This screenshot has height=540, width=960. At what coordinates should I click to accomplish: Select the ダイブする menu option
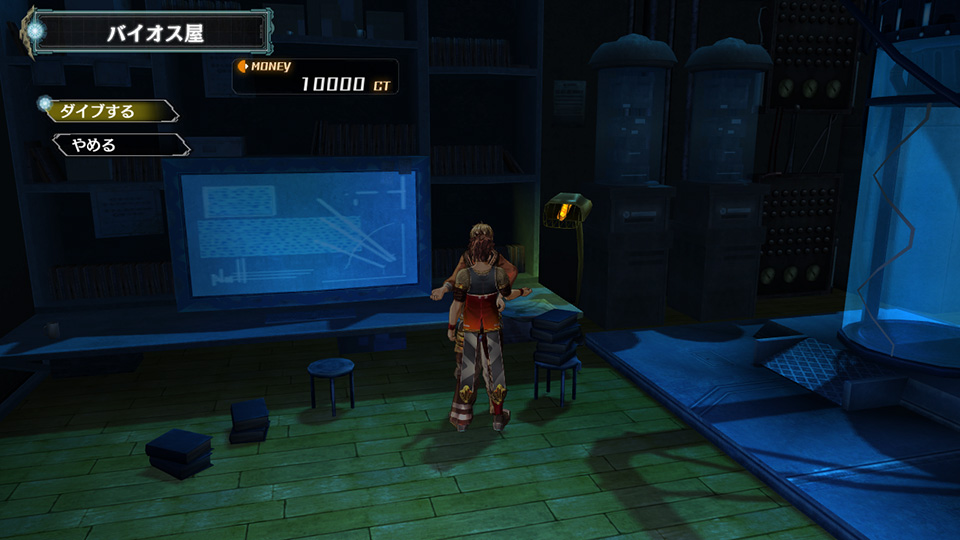(x=108, y=111)
